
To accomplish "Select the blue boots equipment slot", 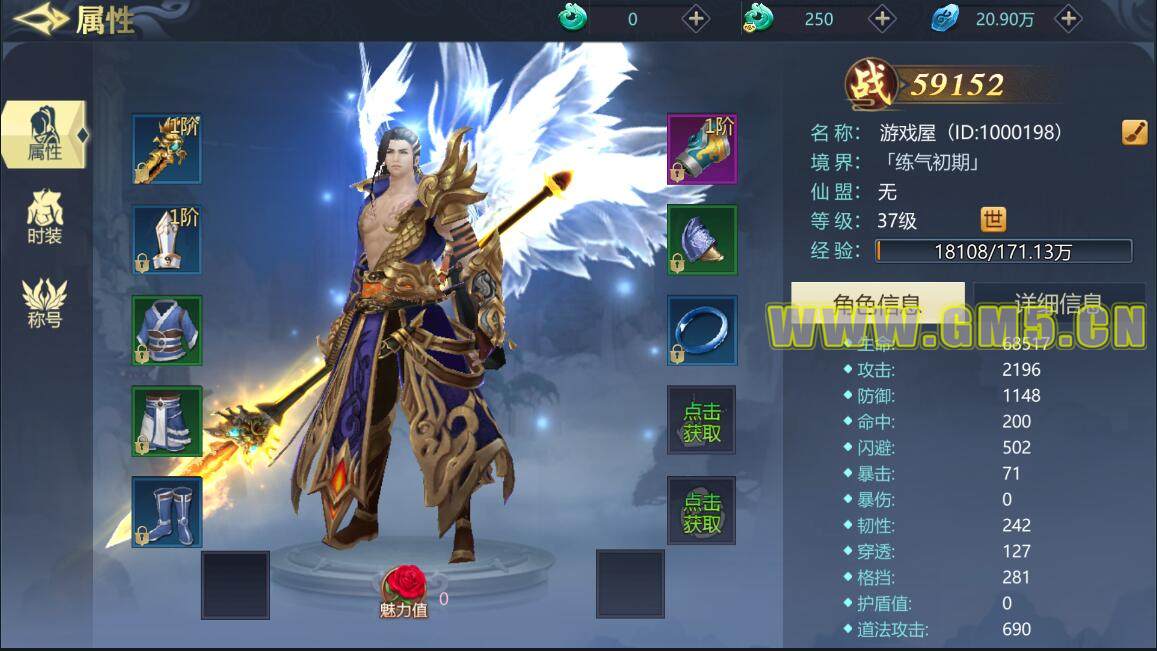I will pyautogui.click(x=167, y=511).
